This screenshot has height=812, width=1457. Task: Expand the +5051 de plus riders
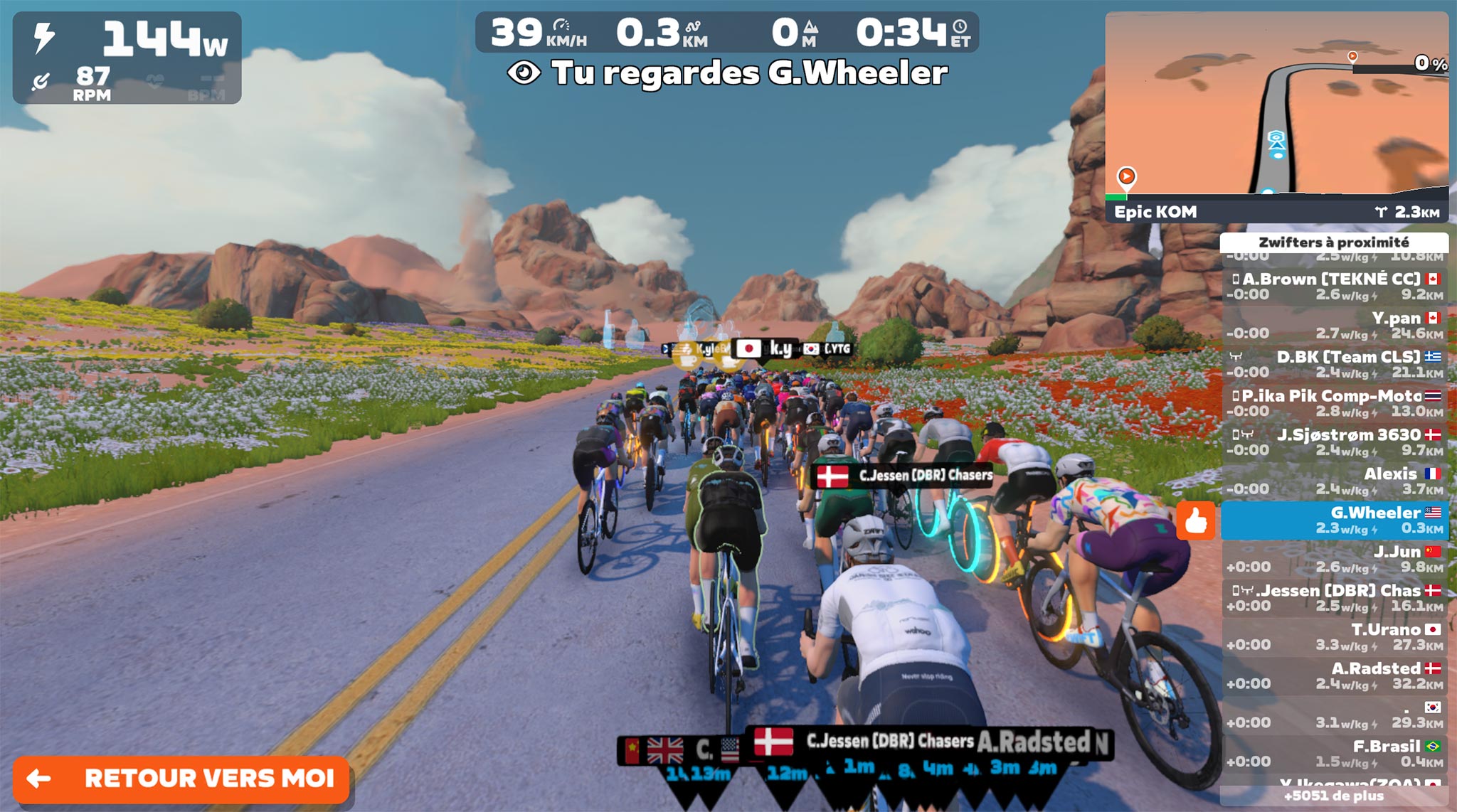tap(1334, 796)
